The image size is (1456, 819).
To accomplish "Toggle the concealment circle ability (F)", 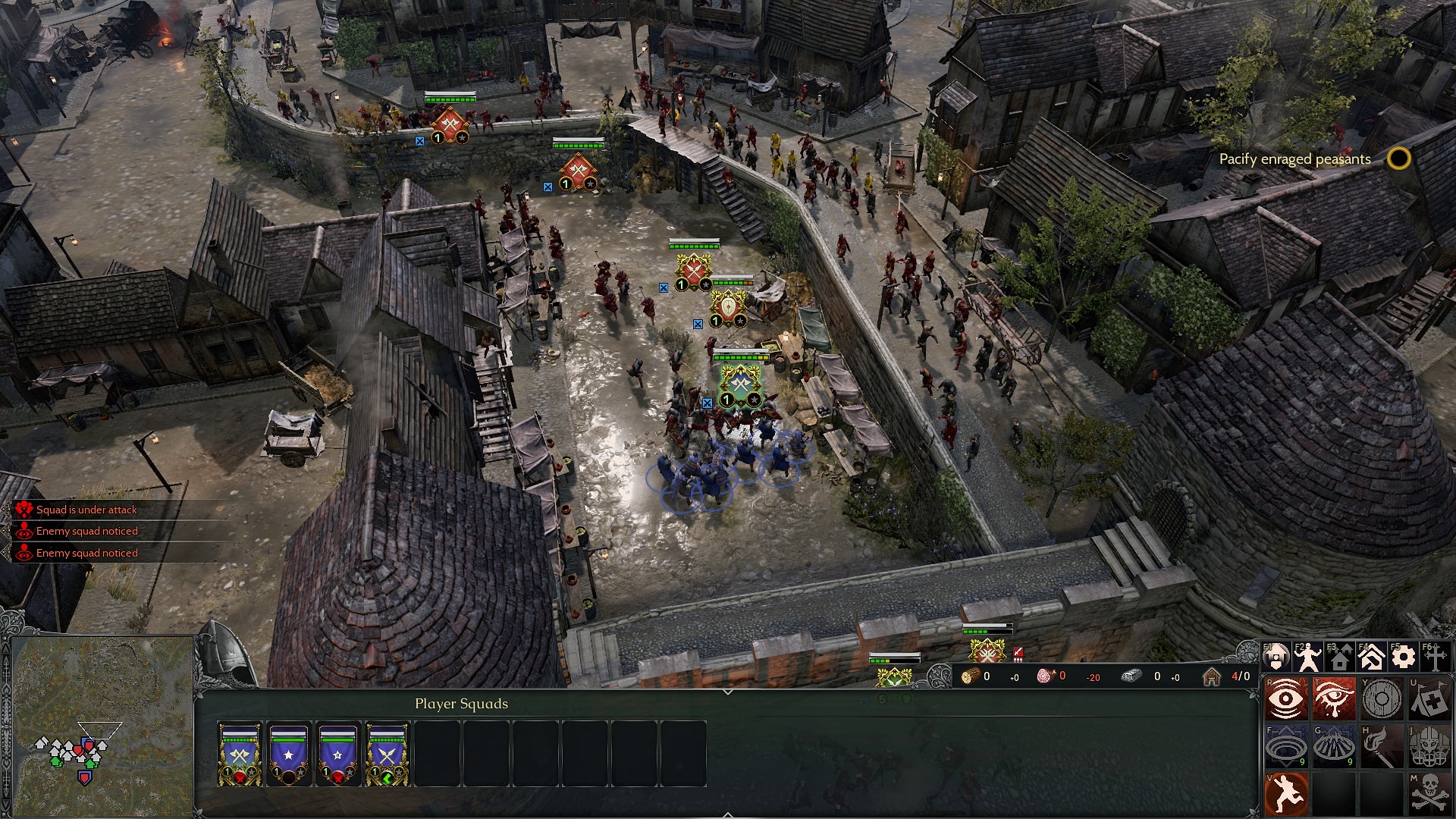I will point(1287,746).
